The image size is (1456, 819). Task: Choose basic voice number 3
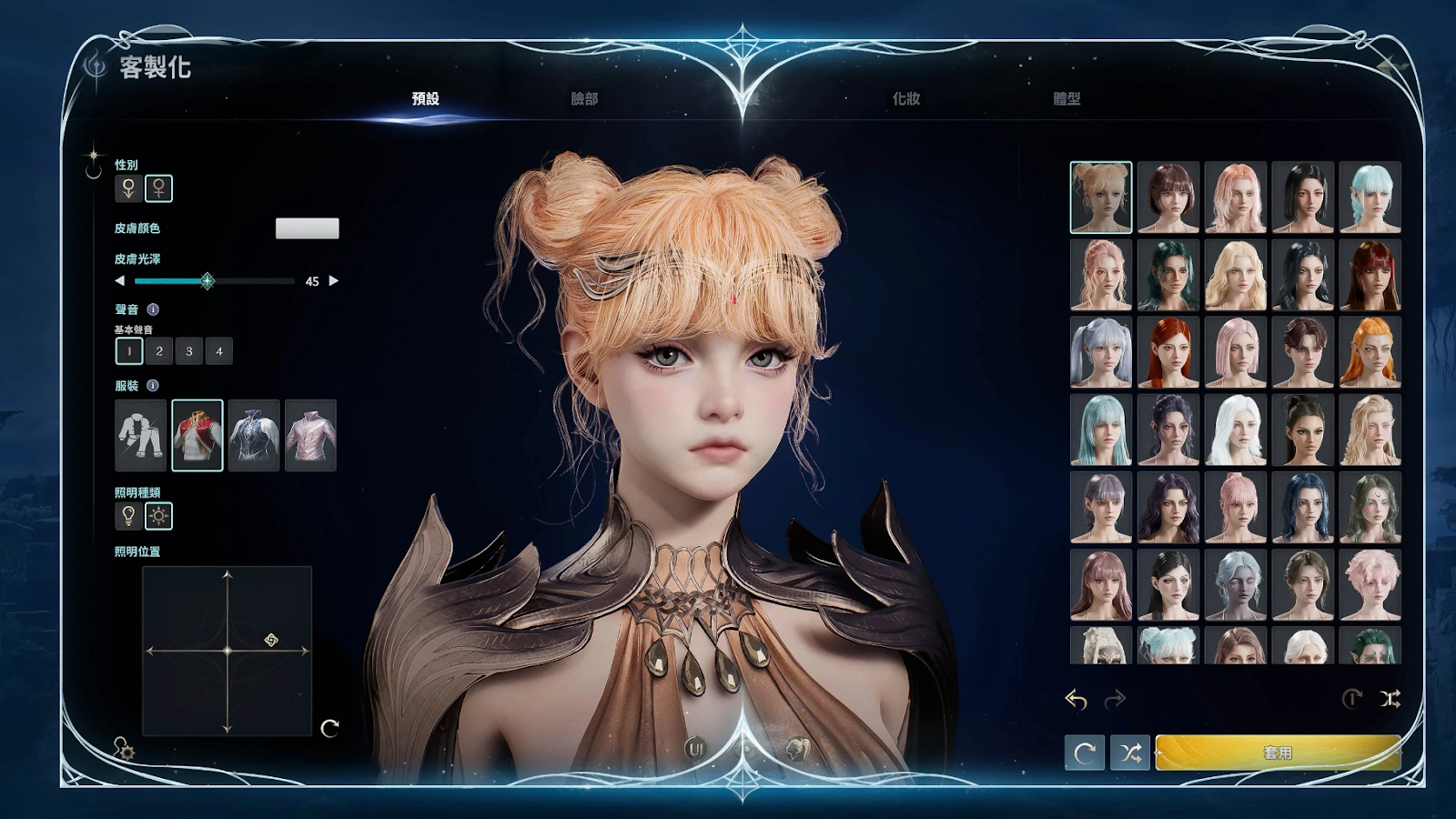(189, 351)
